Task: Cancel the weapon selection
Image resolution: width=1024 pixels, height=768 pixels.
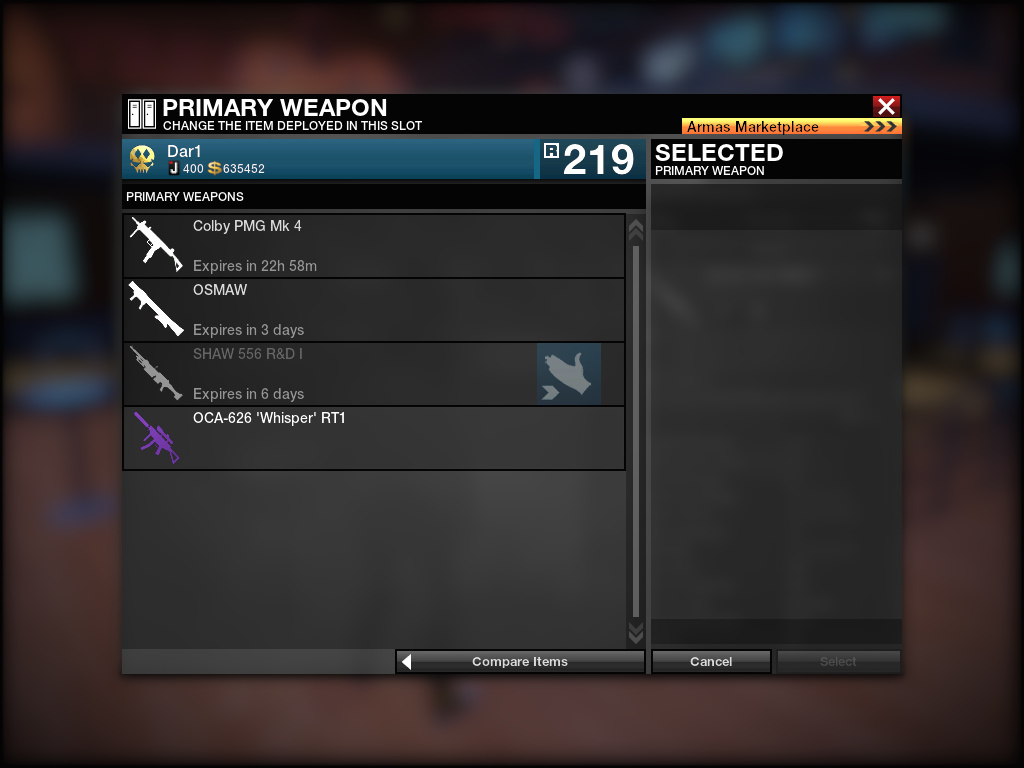Action: coord(711,661)
